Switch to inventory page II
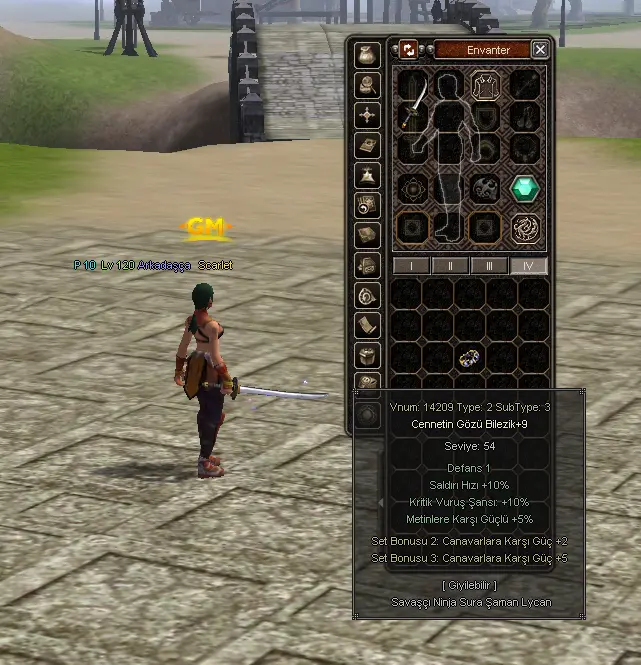The width and height of the screenshot is (641, 665). (450, 266)
